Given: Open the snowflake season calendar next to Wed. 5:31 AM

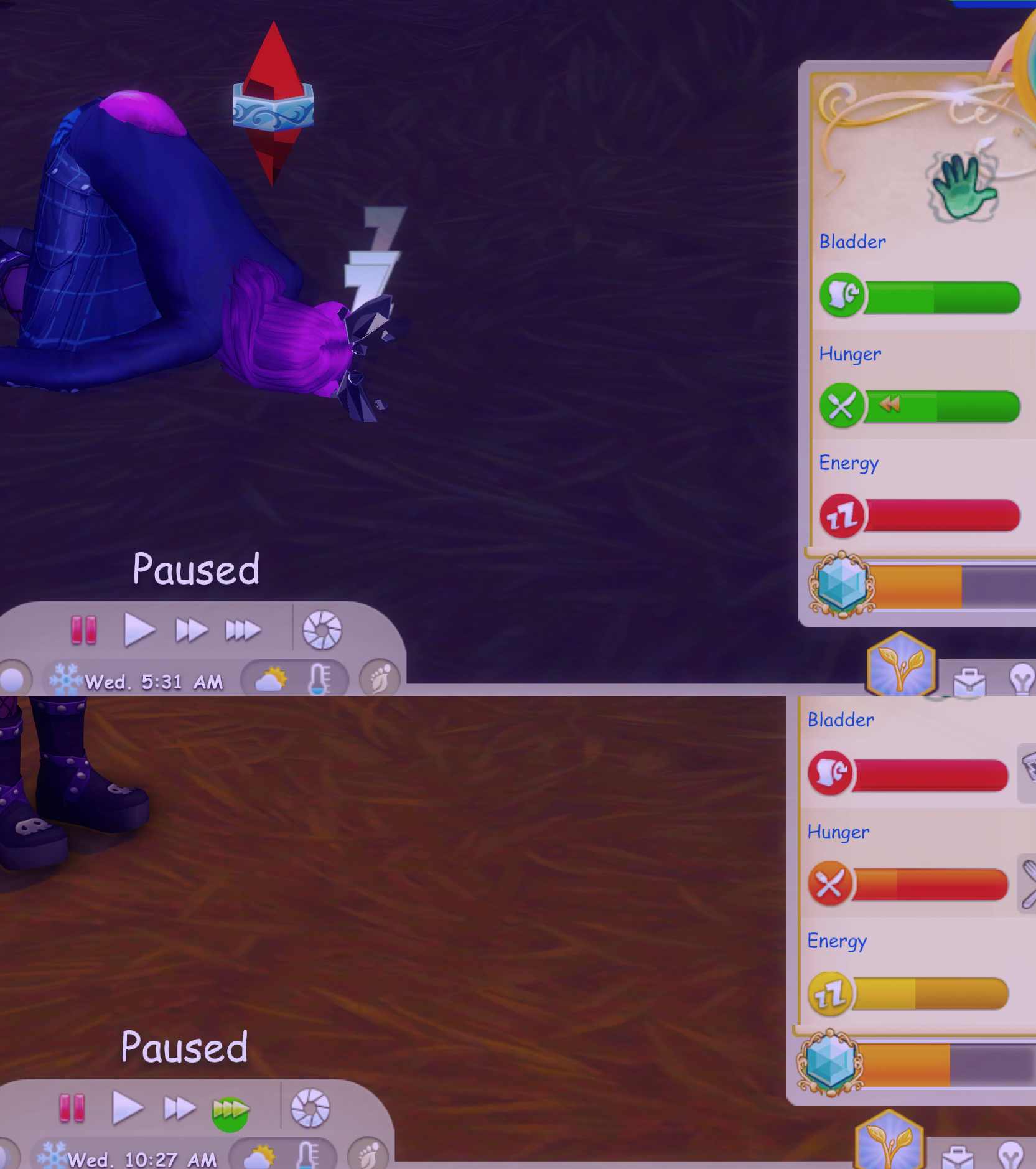Looking at the screenshot, I should [65, 679].
